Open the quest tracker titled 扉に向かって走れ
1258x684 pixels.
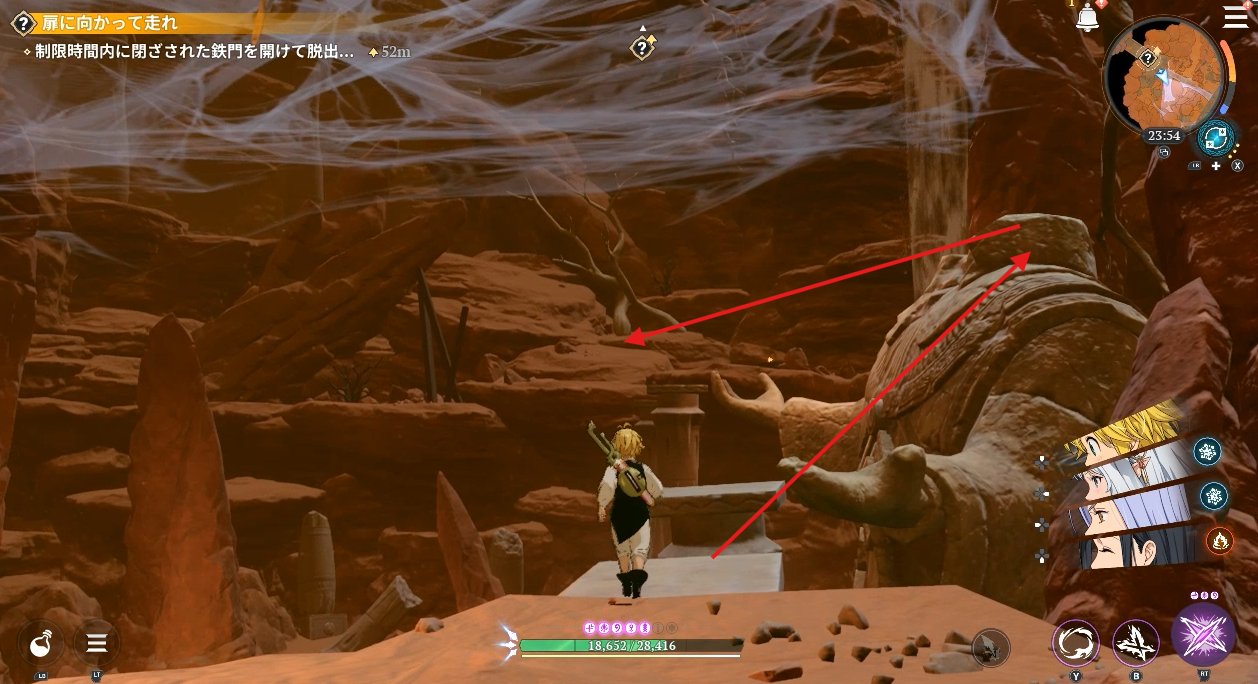click(x=110, y=22)
